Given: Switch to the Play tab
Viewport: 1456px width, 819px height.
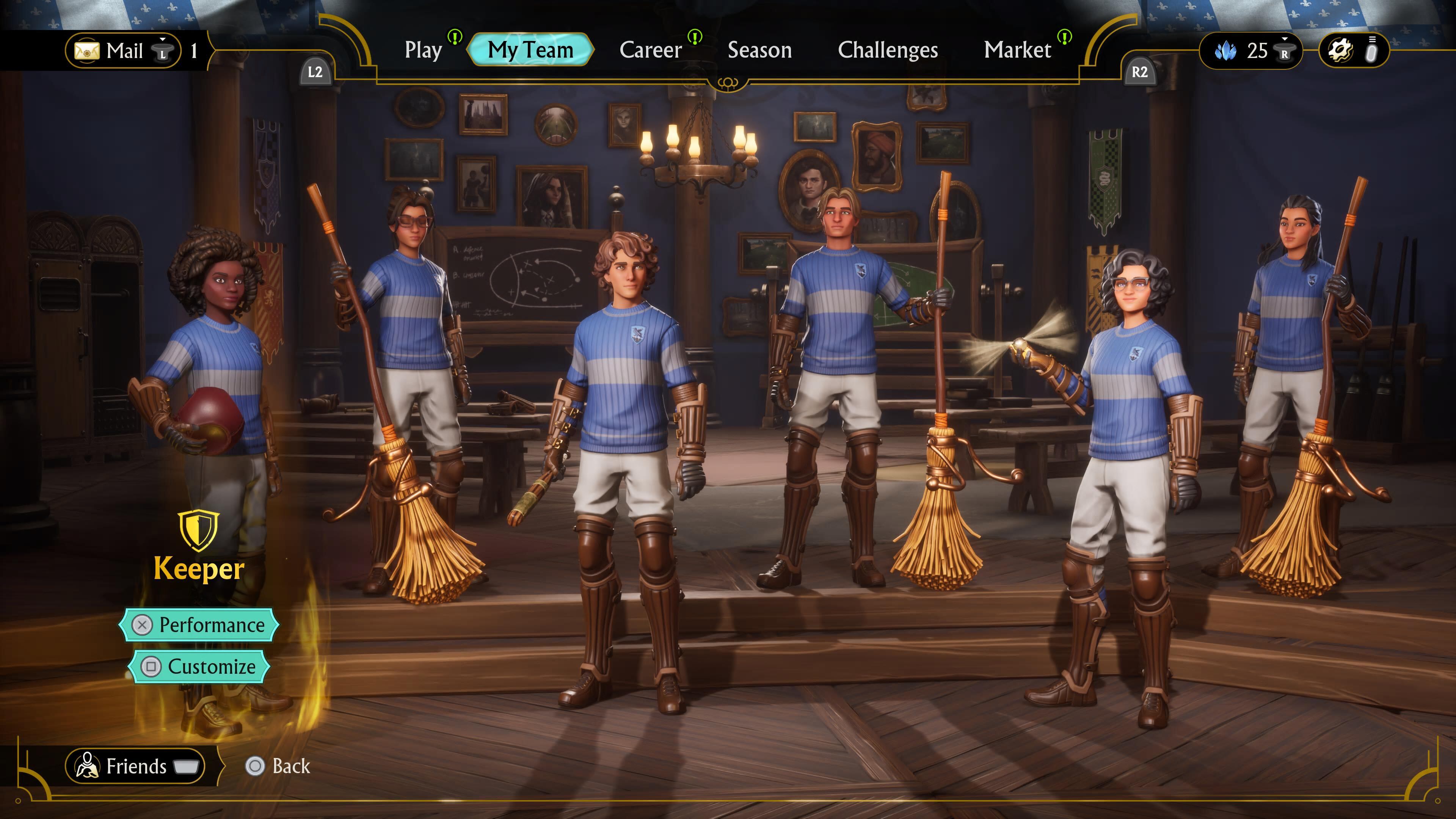Looking at the screenshot, I should point(424,50).
